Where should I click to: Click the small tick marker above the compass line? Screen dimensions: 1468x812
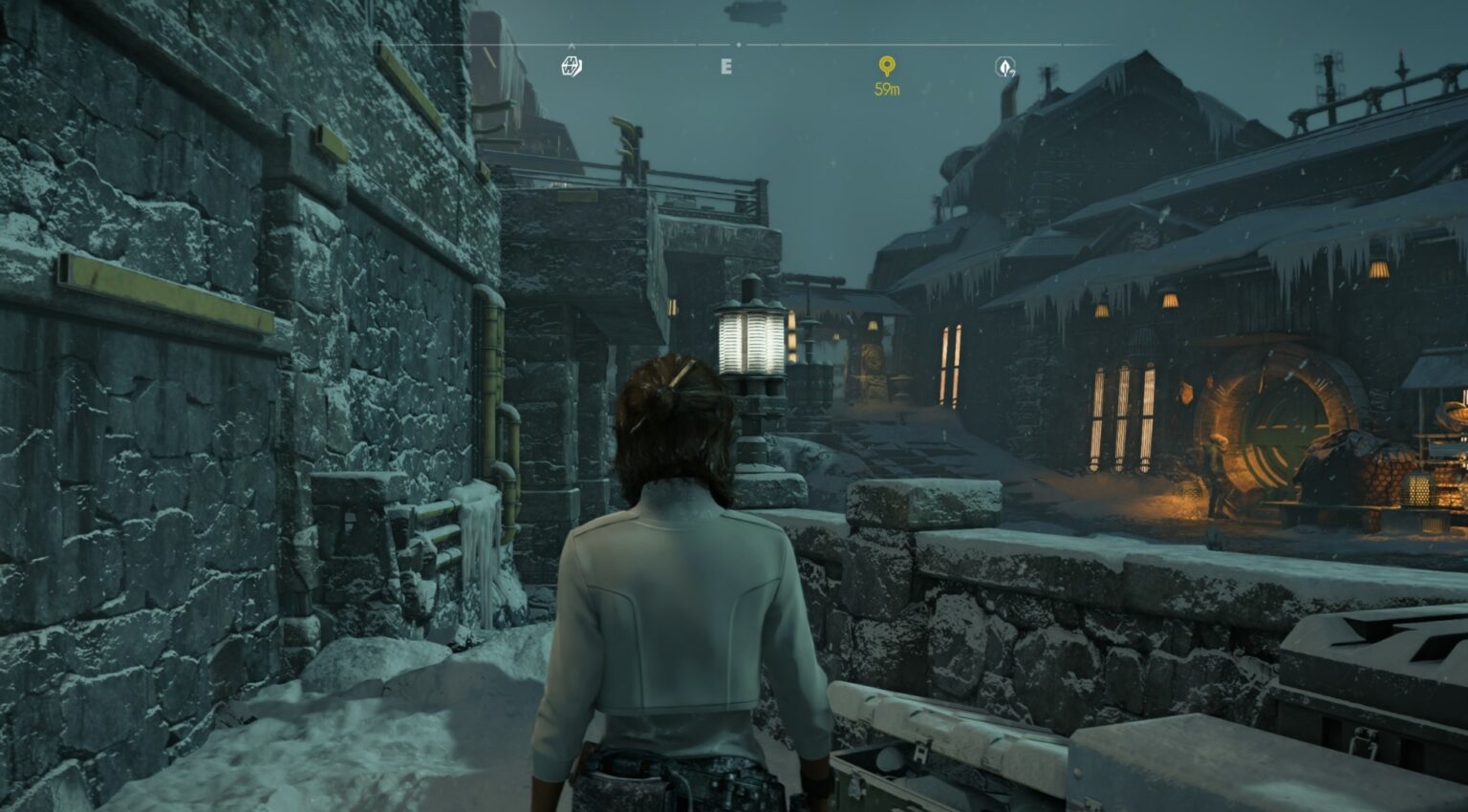coord(571,44)
